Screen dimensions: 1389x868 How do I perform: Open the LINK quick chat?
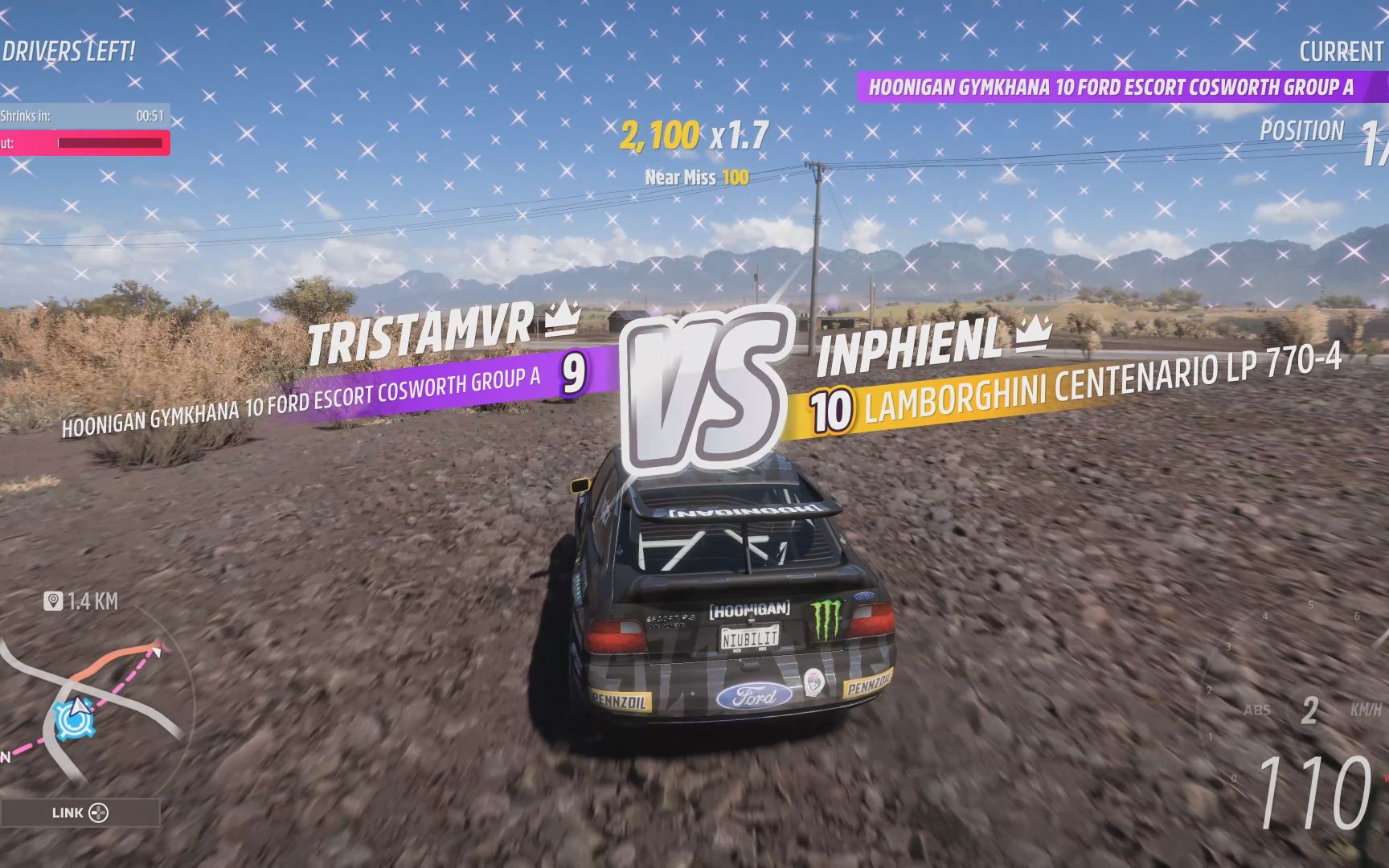(x=80, y=813)
